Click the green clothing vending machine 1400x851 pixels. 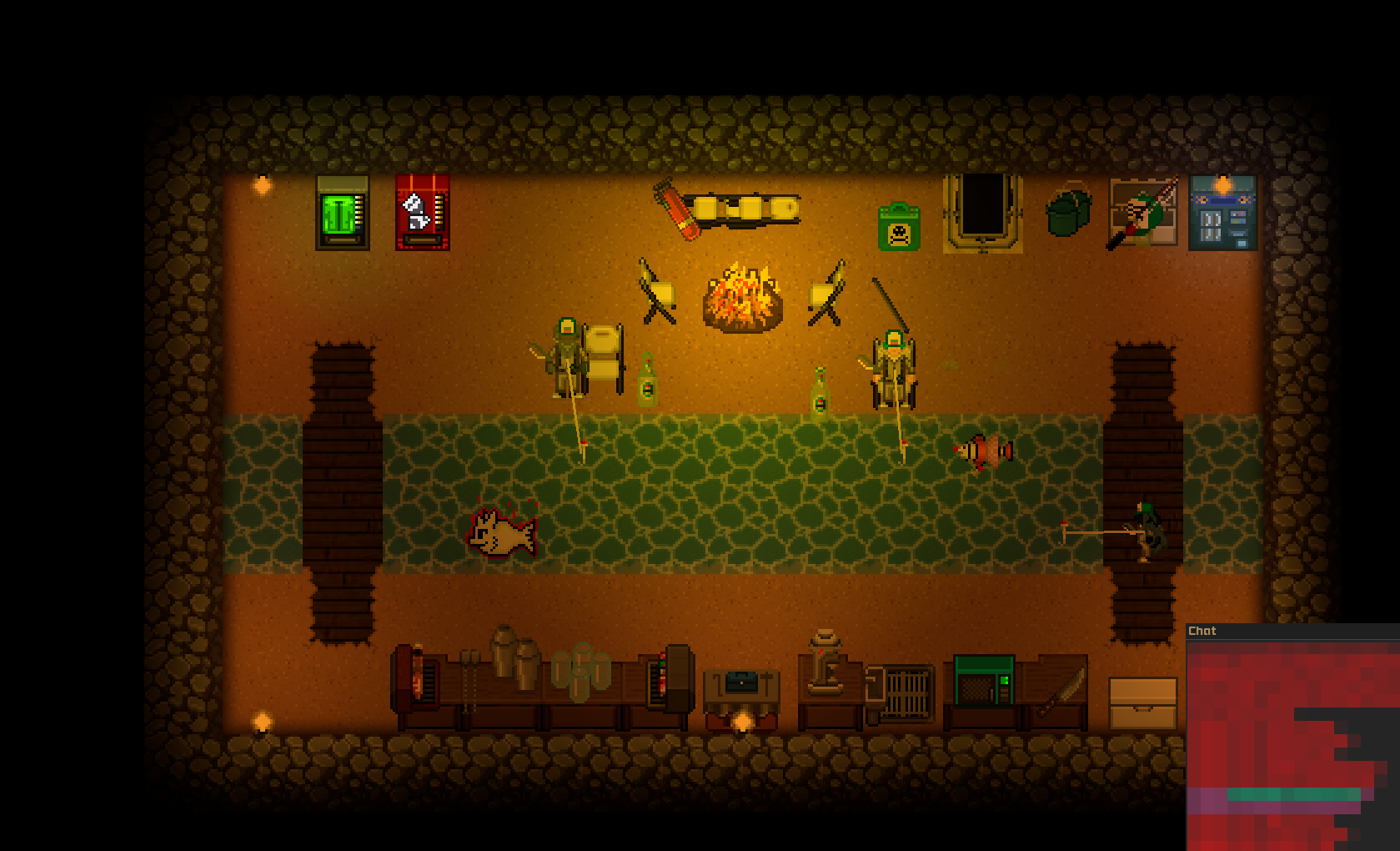pyautogui.click(x=342, y=214)
